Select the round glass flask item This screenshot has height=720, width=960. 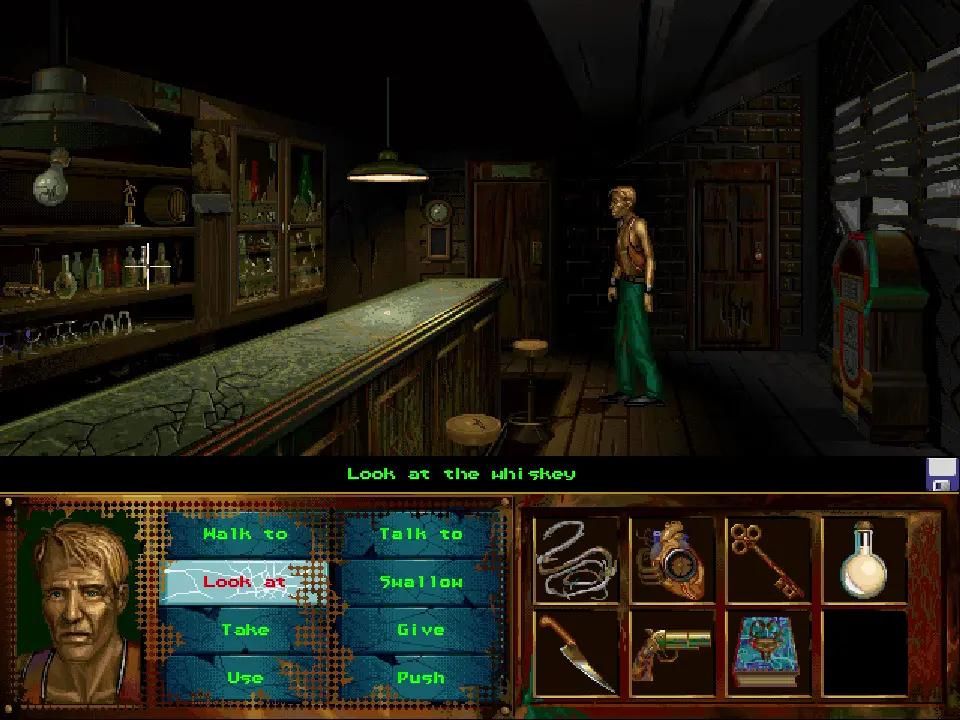coord(863,559)
